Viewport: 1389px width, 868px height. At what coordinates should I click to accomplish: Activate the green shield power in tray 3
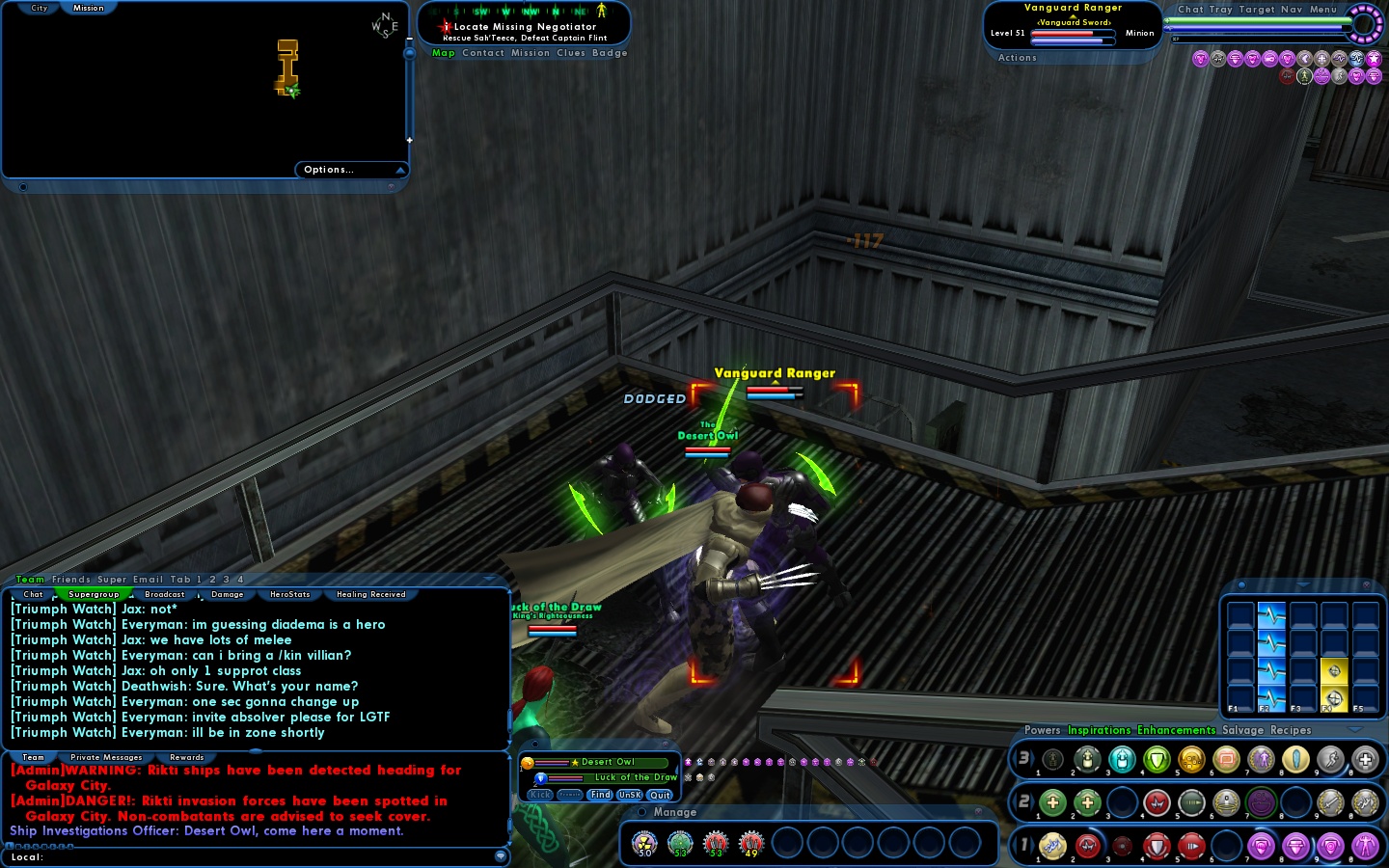(x=1157, y=759)
